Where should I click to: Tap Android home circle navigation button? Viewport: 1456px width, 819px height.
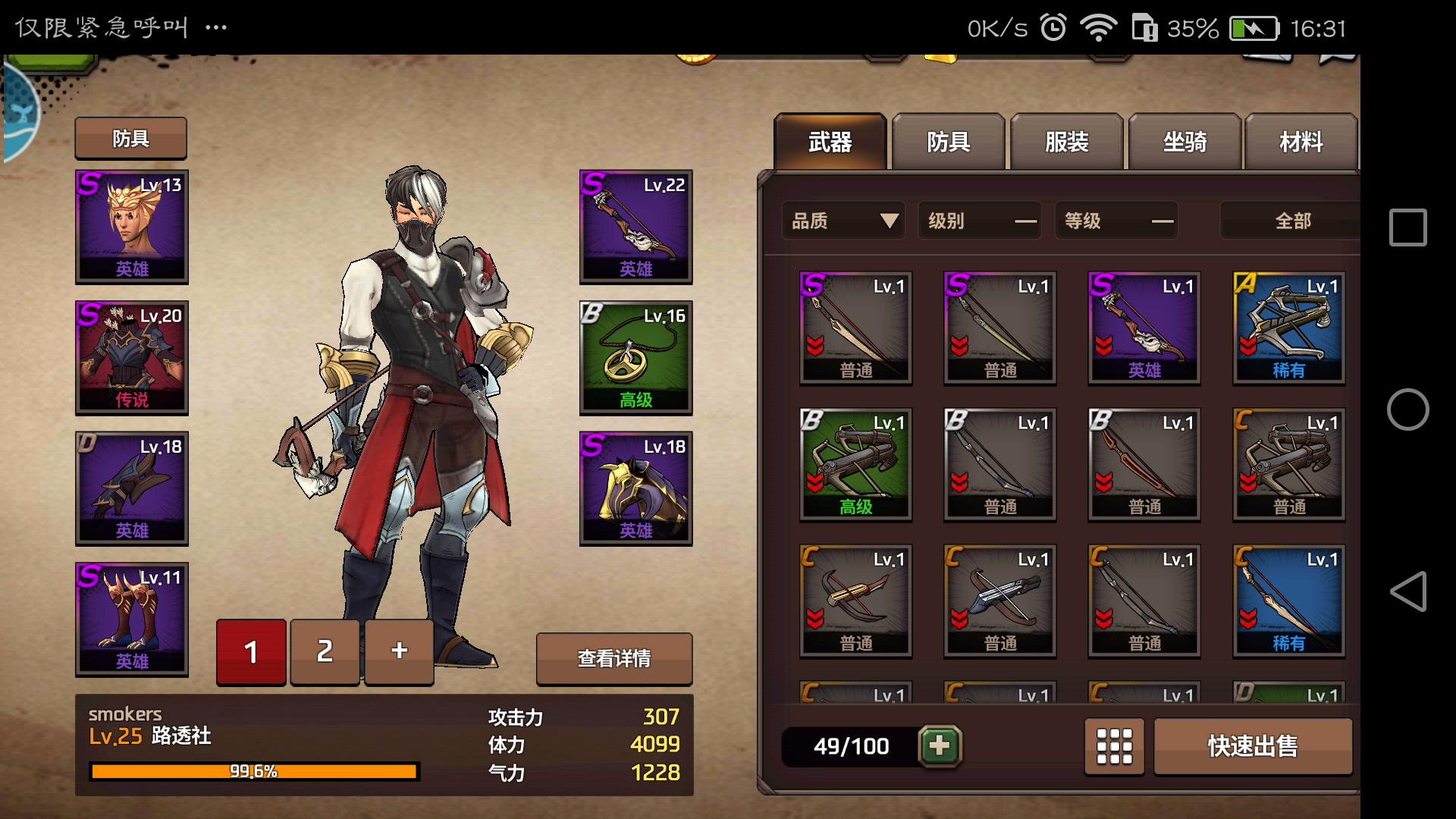point(1407,409)
